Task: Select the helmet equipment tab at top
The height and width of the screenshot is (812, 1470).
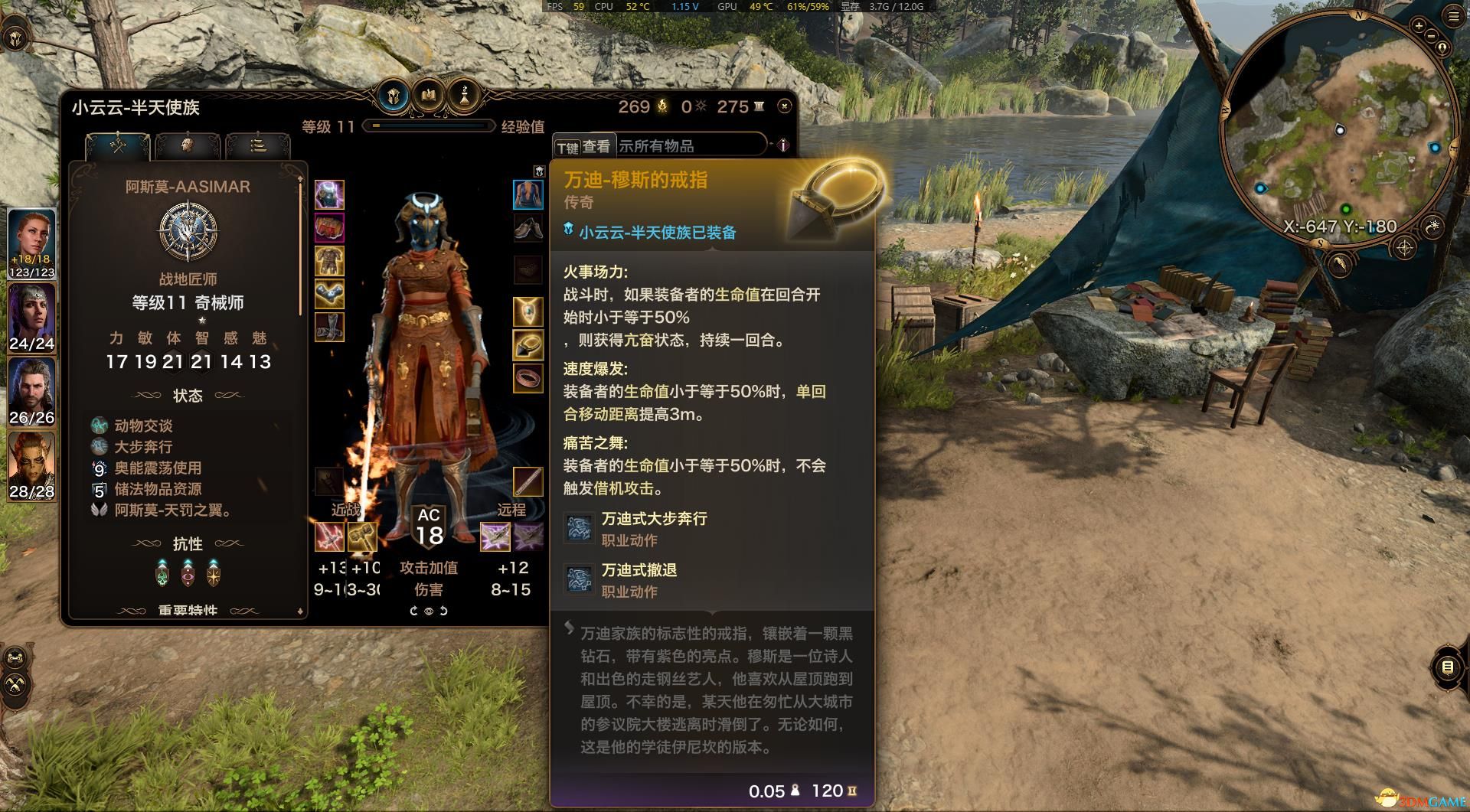Action: (394, 96)
